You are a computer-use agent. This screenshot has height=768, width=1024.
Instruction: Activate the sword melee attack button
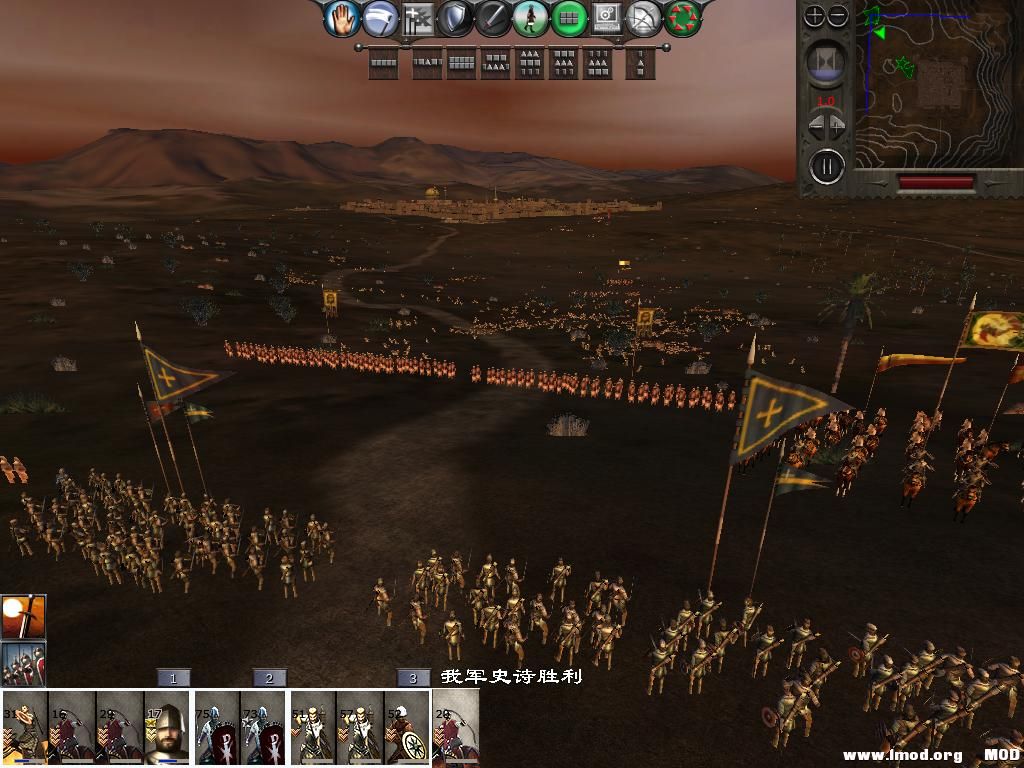tap(493, 18)
